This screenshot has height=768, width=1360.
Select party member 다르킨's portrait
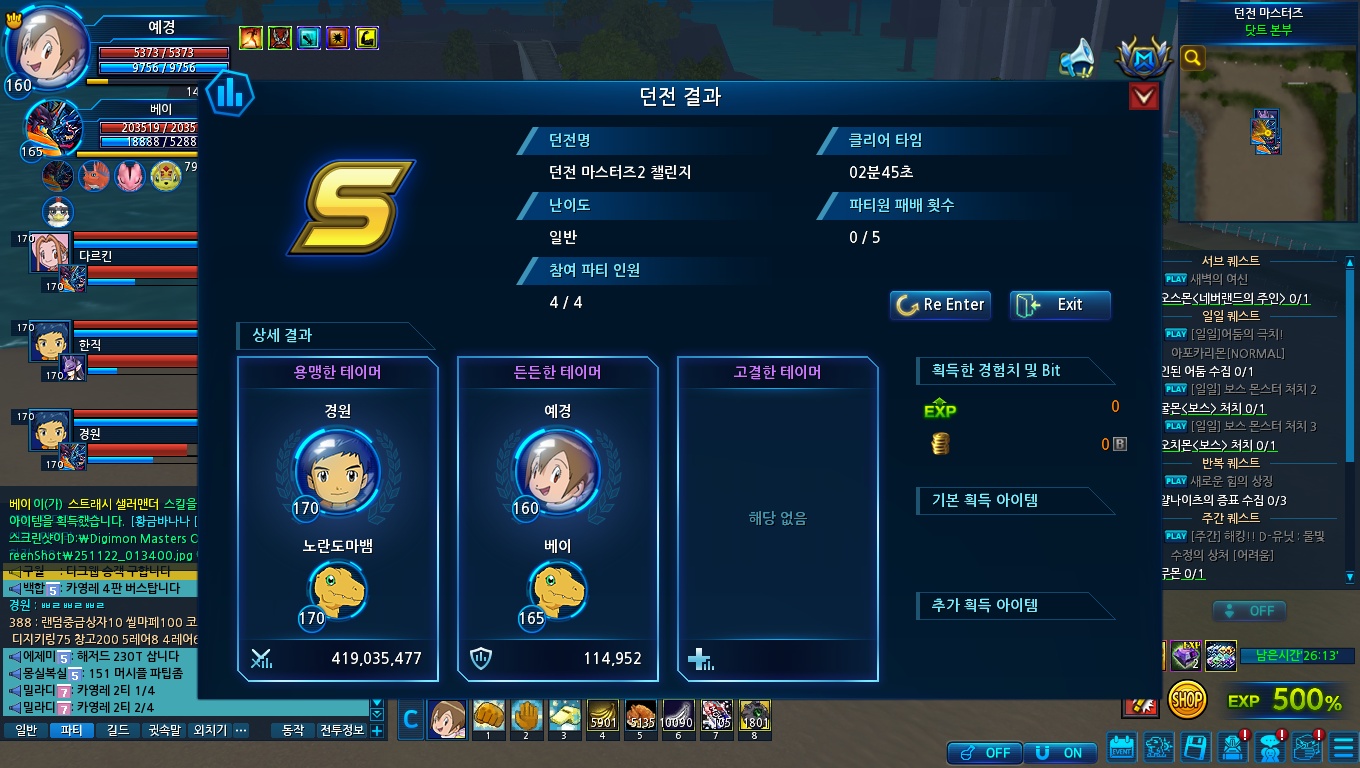tap(48, 253)
